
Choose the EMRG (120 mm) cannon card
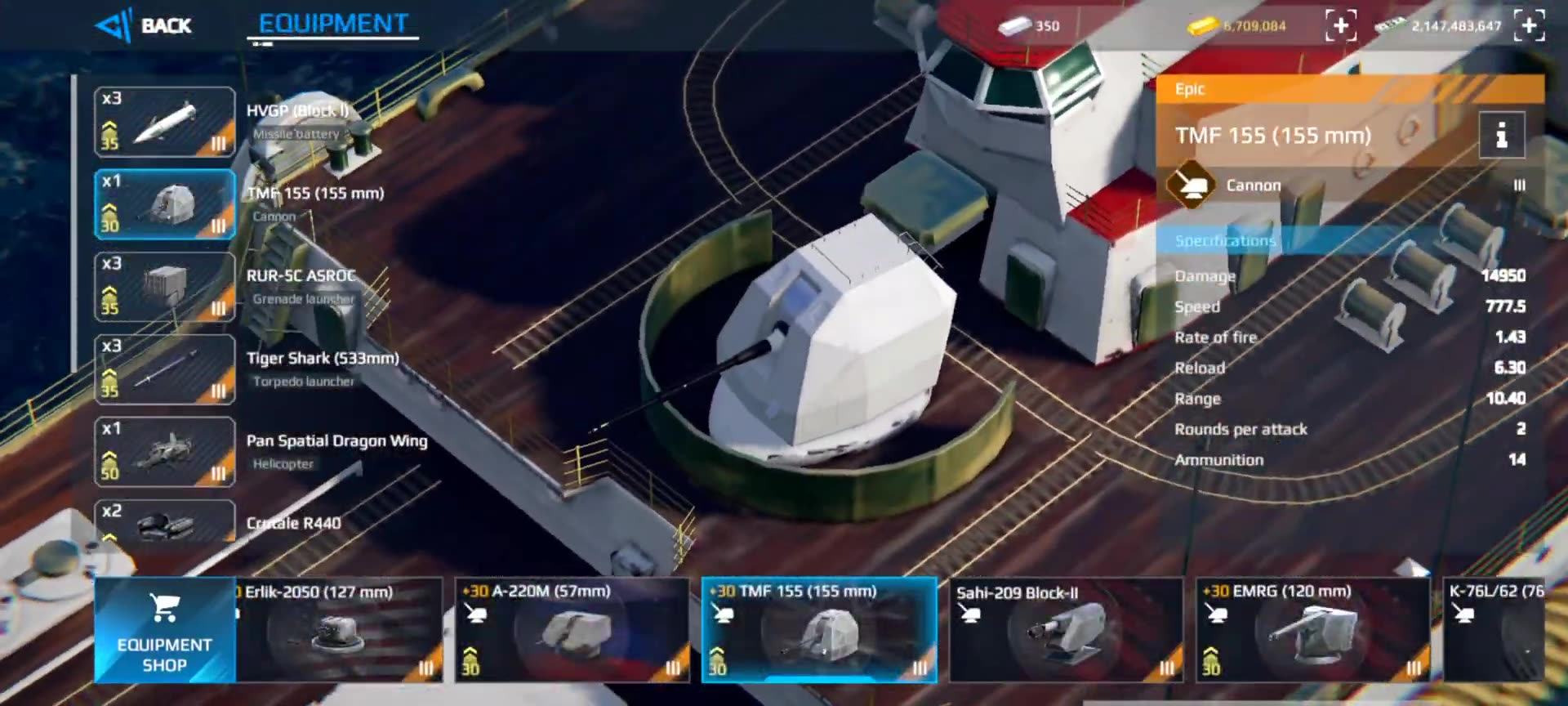(x=1313, y=630)
